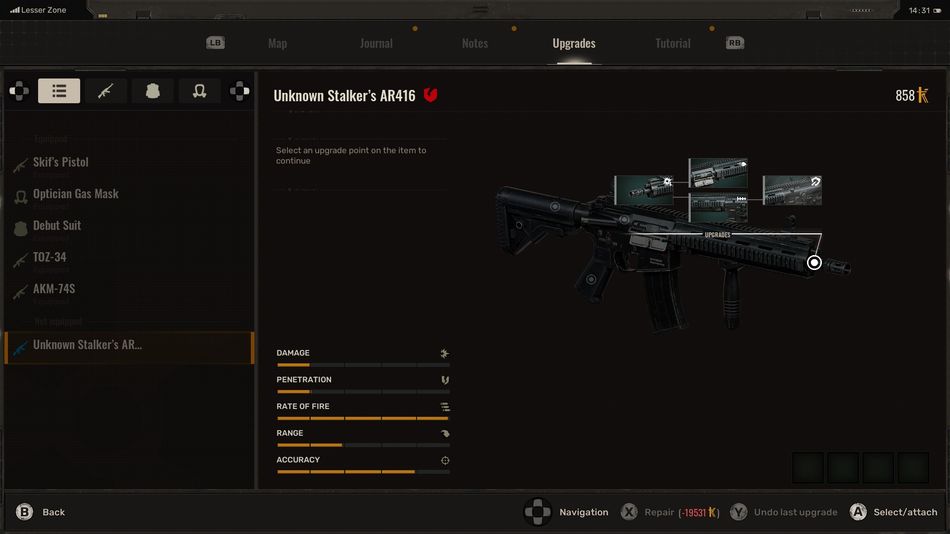Open the Map tab
Viewport: 950px width, 534px height.
(277, 43)
